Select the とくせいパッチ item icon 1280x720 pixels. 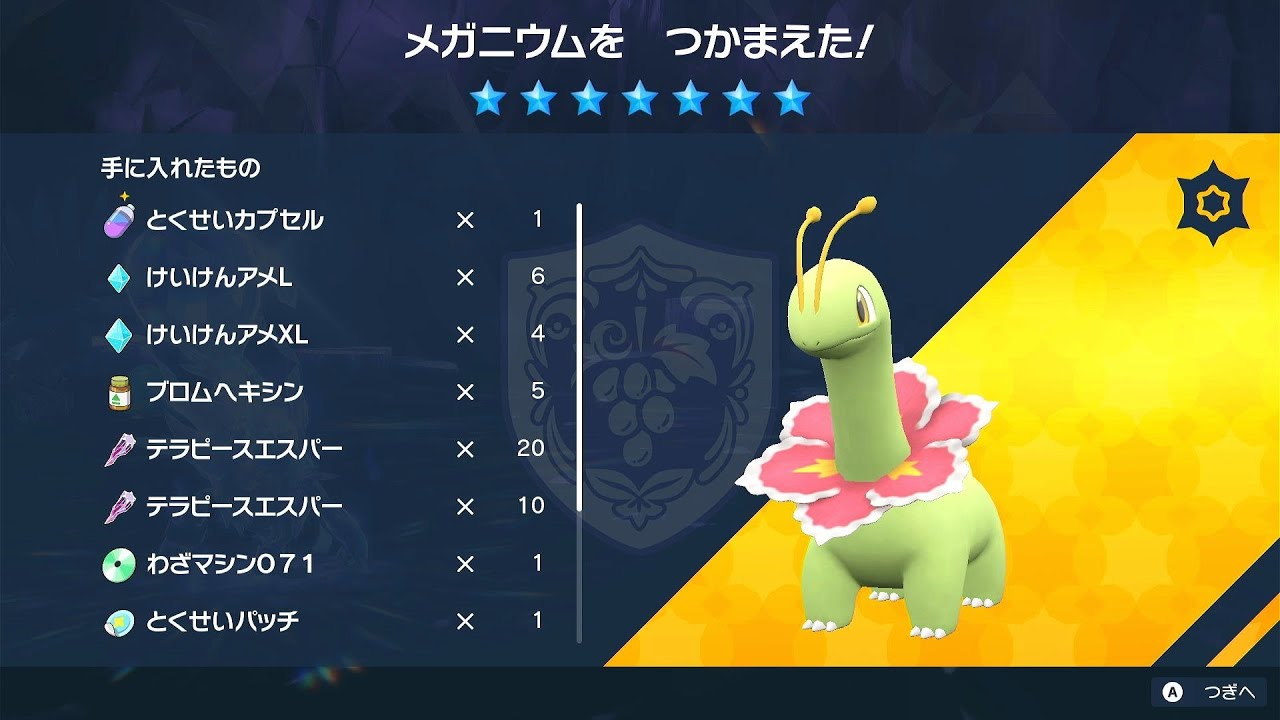[x=120, y=621]
